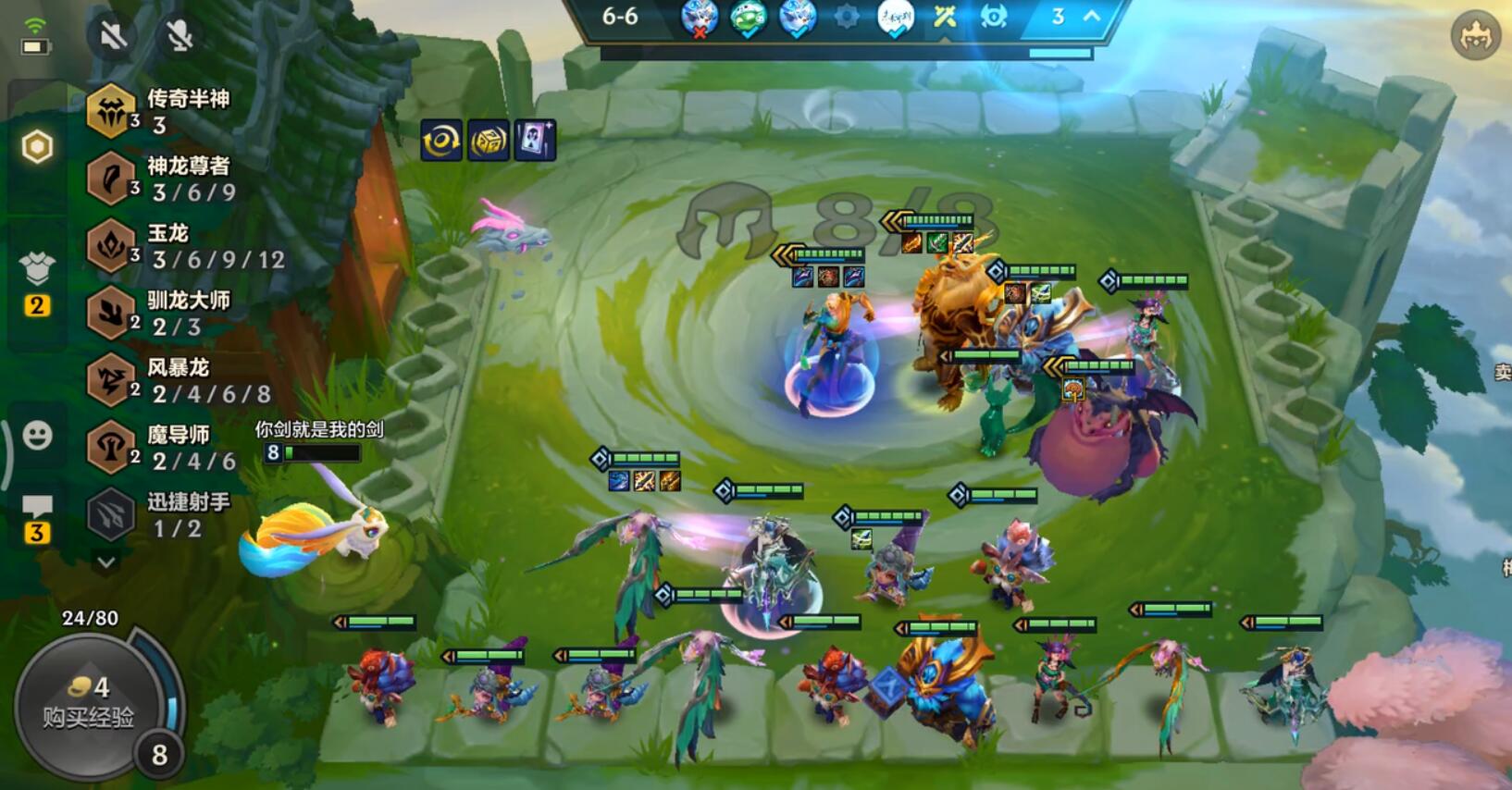Buy experience with the 购买经验 button

tap(88, 705)
